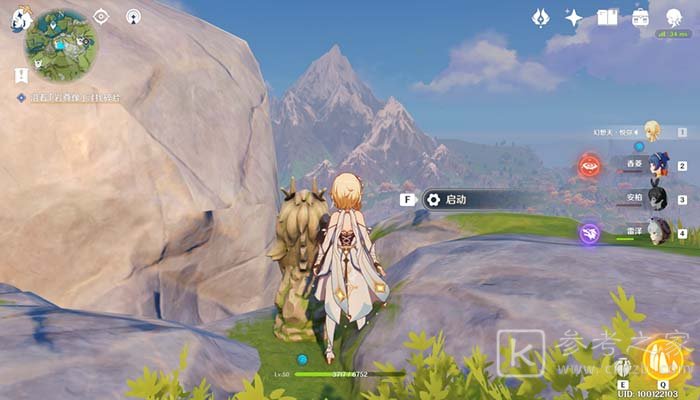Click the purple glowing icon beside 雷泽
Image resolution: width=700 pixels, height=400 pixels.
click(x=589, y=232)
